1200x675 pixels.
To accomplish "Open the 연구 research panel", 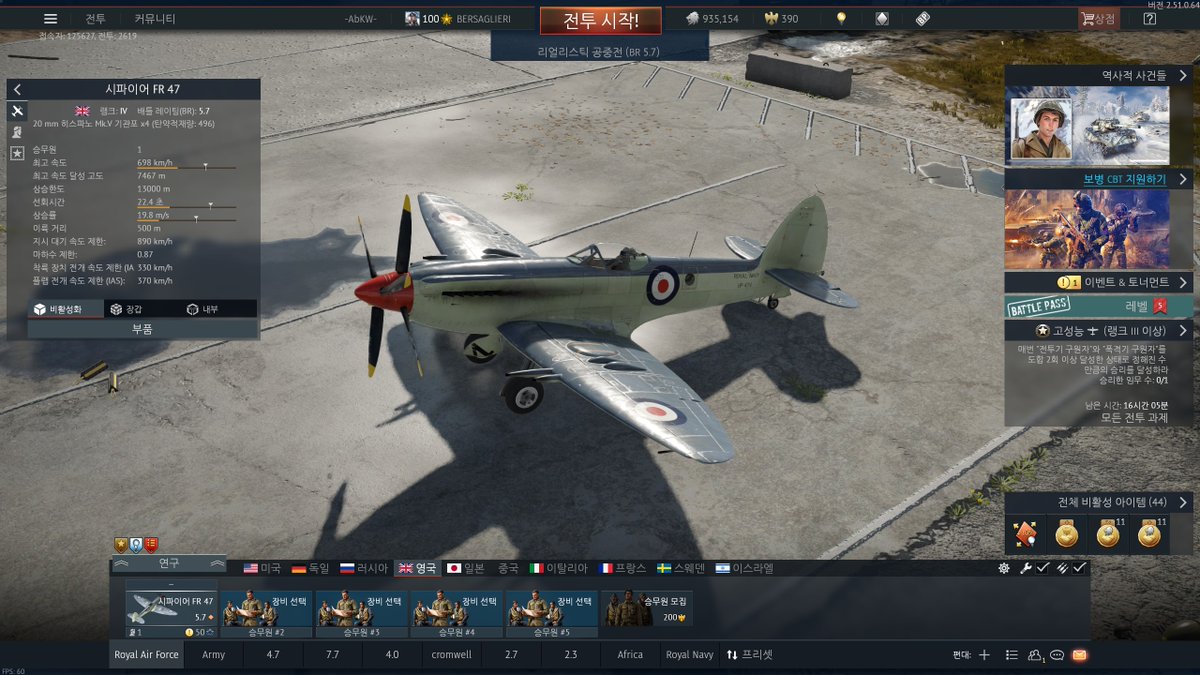I will 168,564.
